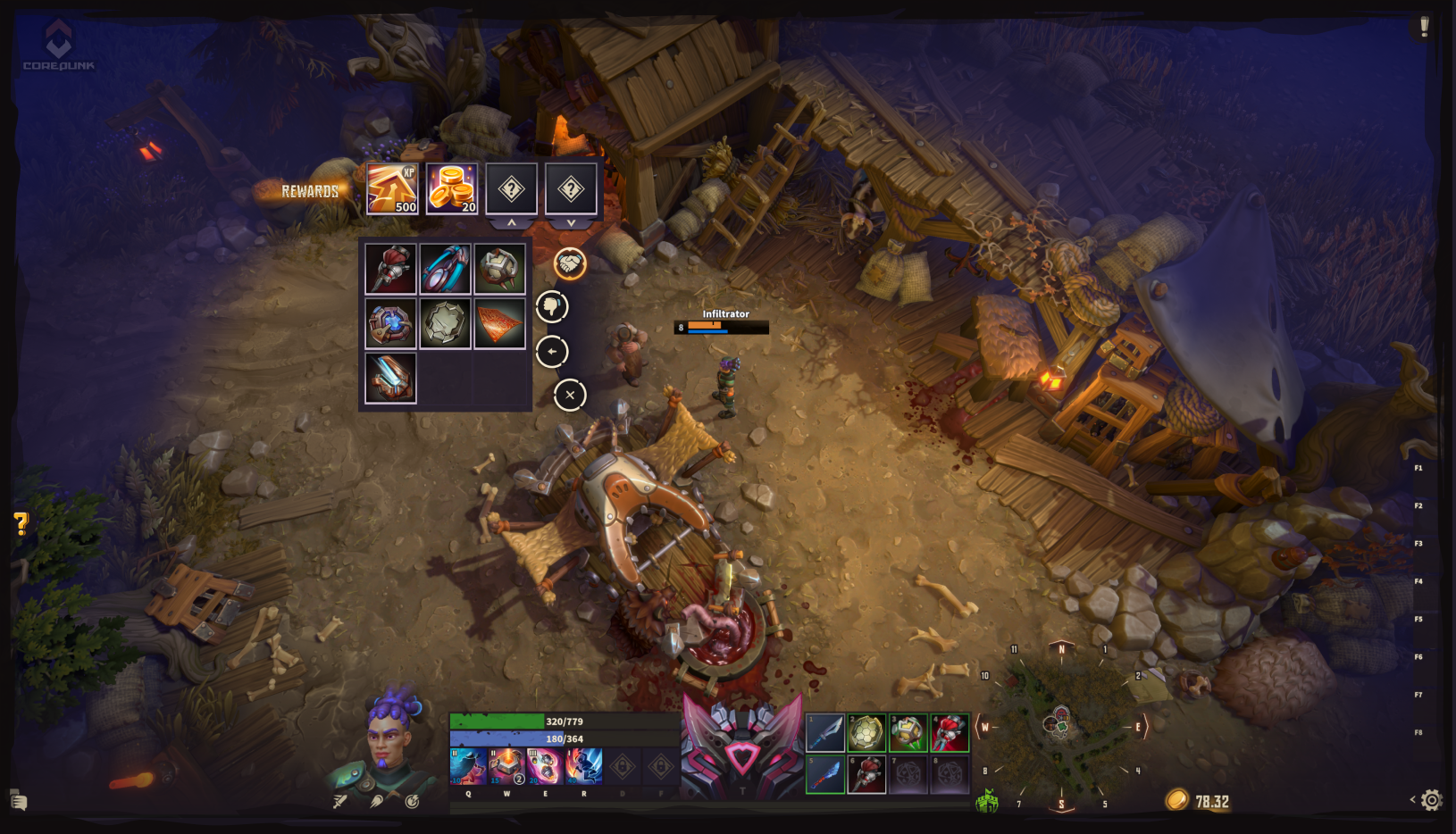Decline using the thumbs-down button

pos(552,307)
